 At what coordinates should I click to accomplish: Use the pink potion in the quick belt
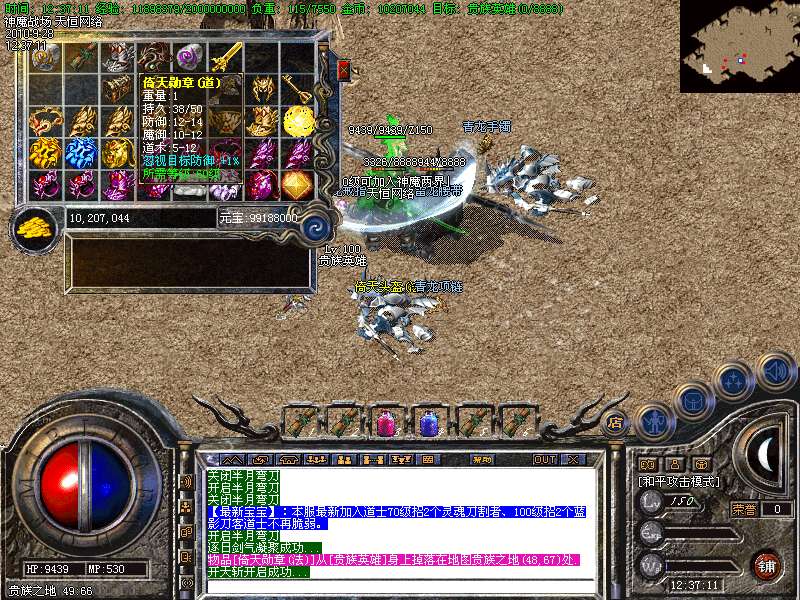385,422
